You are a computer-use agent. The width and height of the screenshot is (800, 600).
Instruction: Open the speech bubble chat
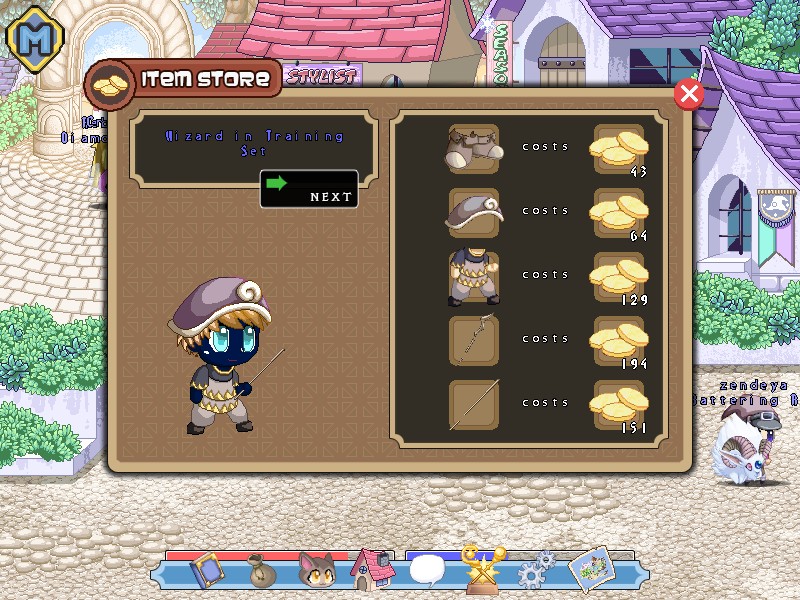[427, 571]
